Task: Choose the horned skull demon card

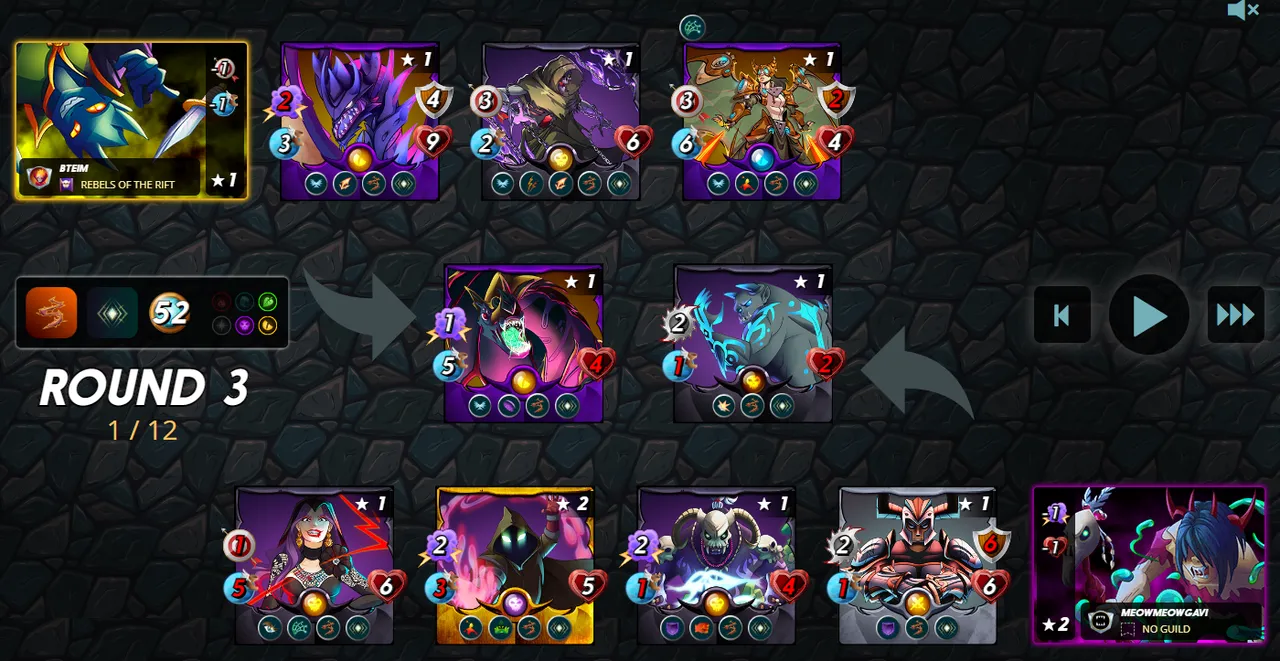Action: click(x=716, y=565)
